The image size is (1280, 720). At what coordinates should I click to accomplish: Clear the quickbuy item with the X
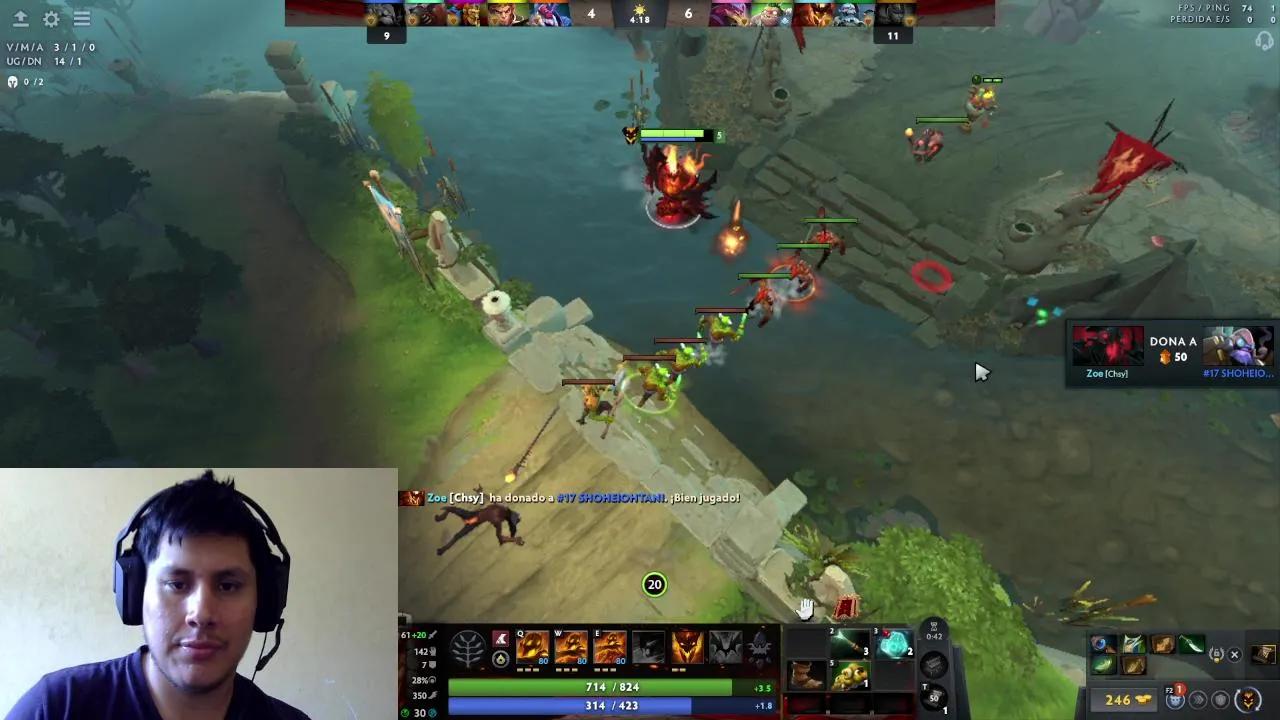pyautogui.click(x=1233, y=654)
